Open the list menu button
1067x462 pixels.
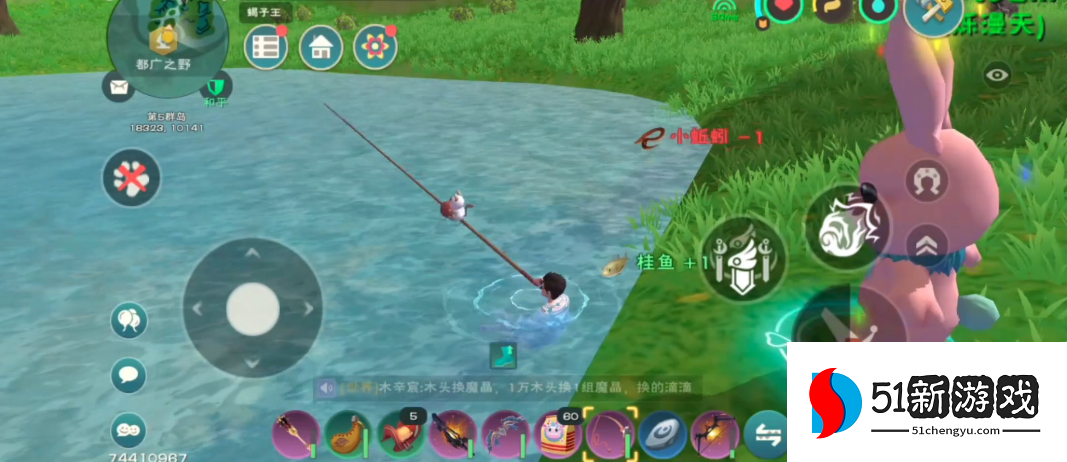266,46
